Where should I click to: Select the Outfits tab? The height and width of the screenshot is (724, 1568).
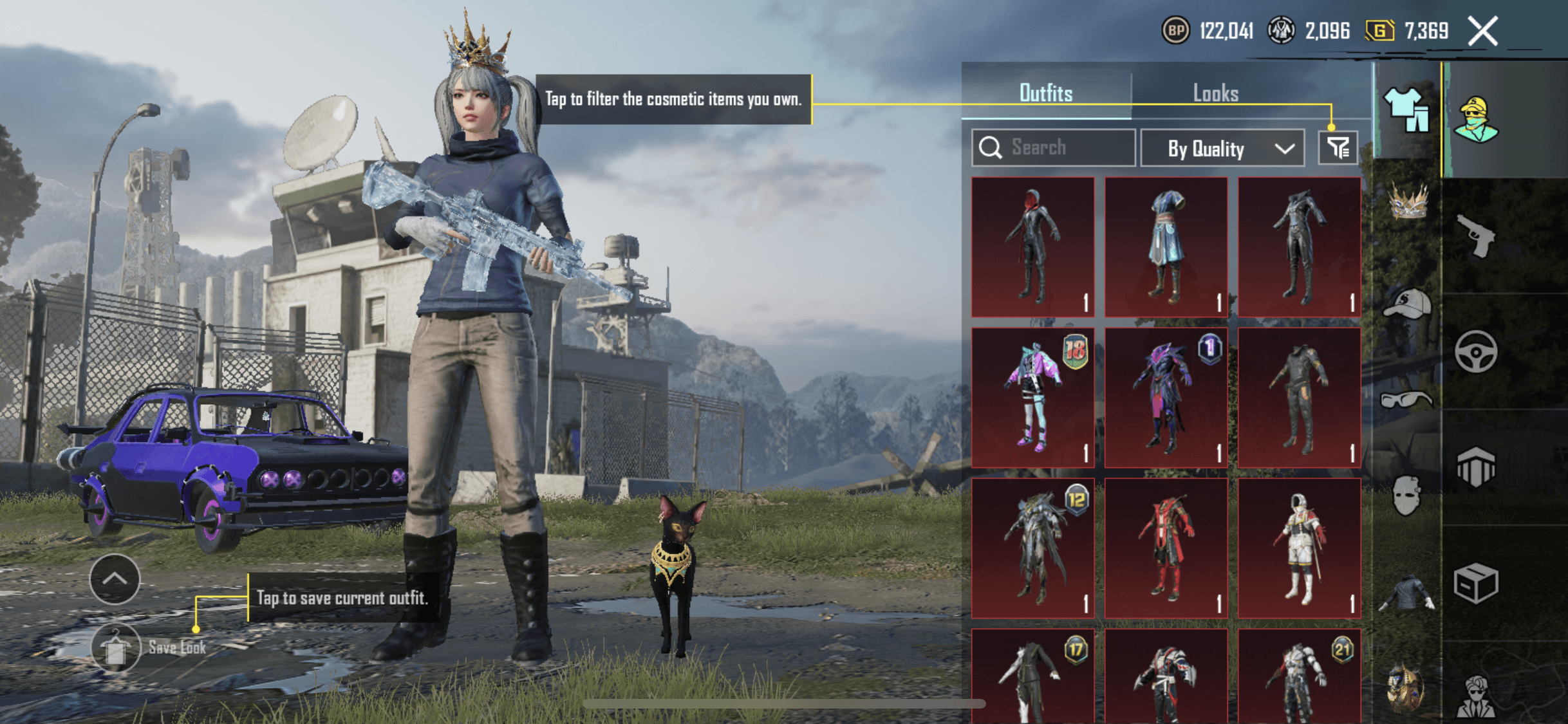click(x=1046, y=93)
